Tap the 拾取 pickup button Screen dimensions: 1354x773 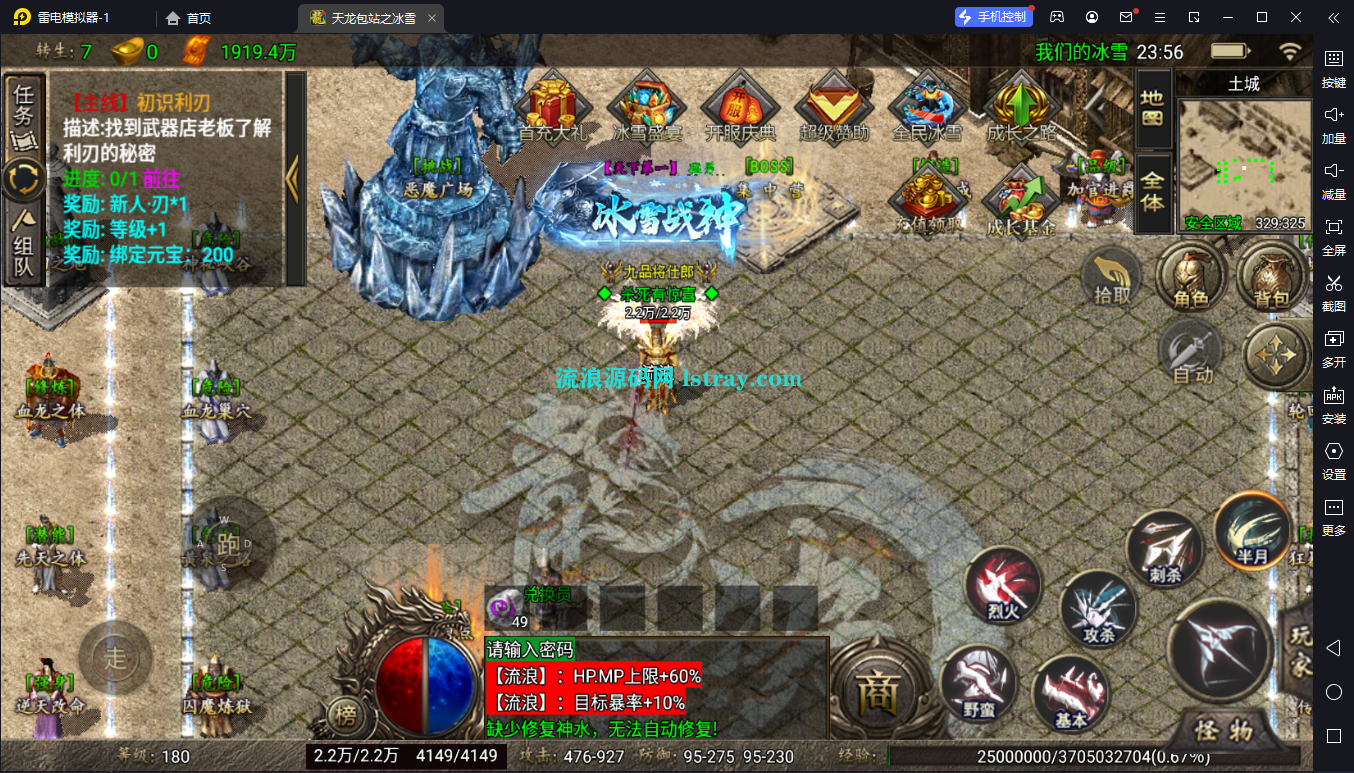pos(1112,275)
